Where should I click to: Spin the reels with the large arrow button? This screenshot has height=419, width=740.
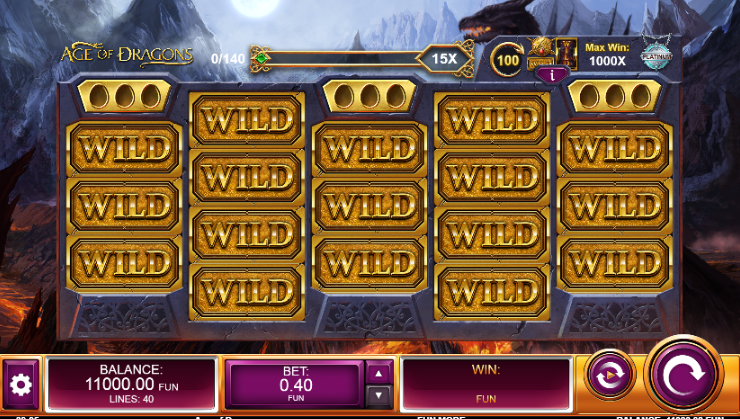[683, 375]
